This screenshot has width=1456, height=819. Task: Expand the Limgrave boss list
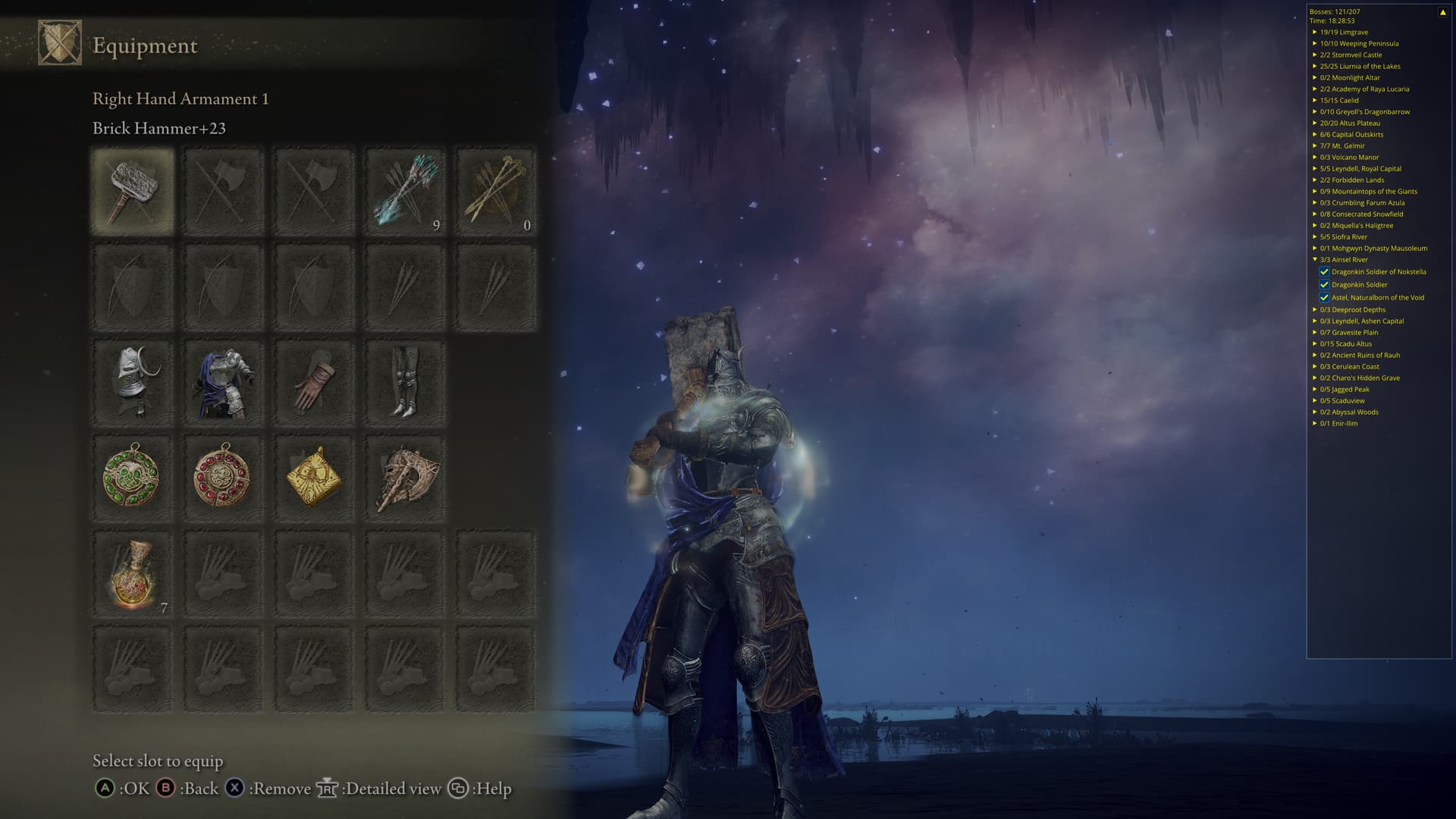point(1315,33)
